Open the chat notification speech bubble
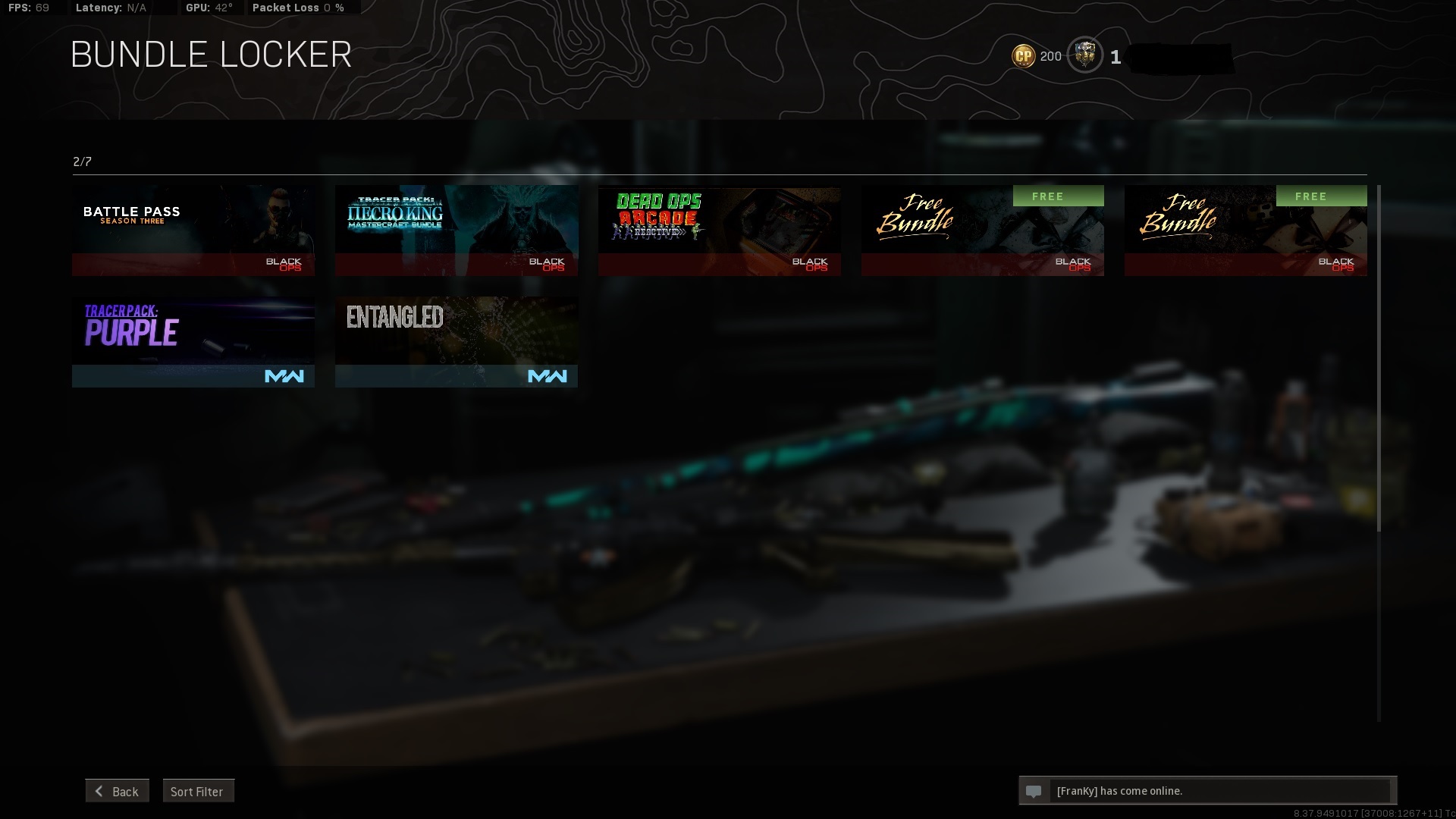This screenshot has width=1456, height=819. pos(1034,791)
